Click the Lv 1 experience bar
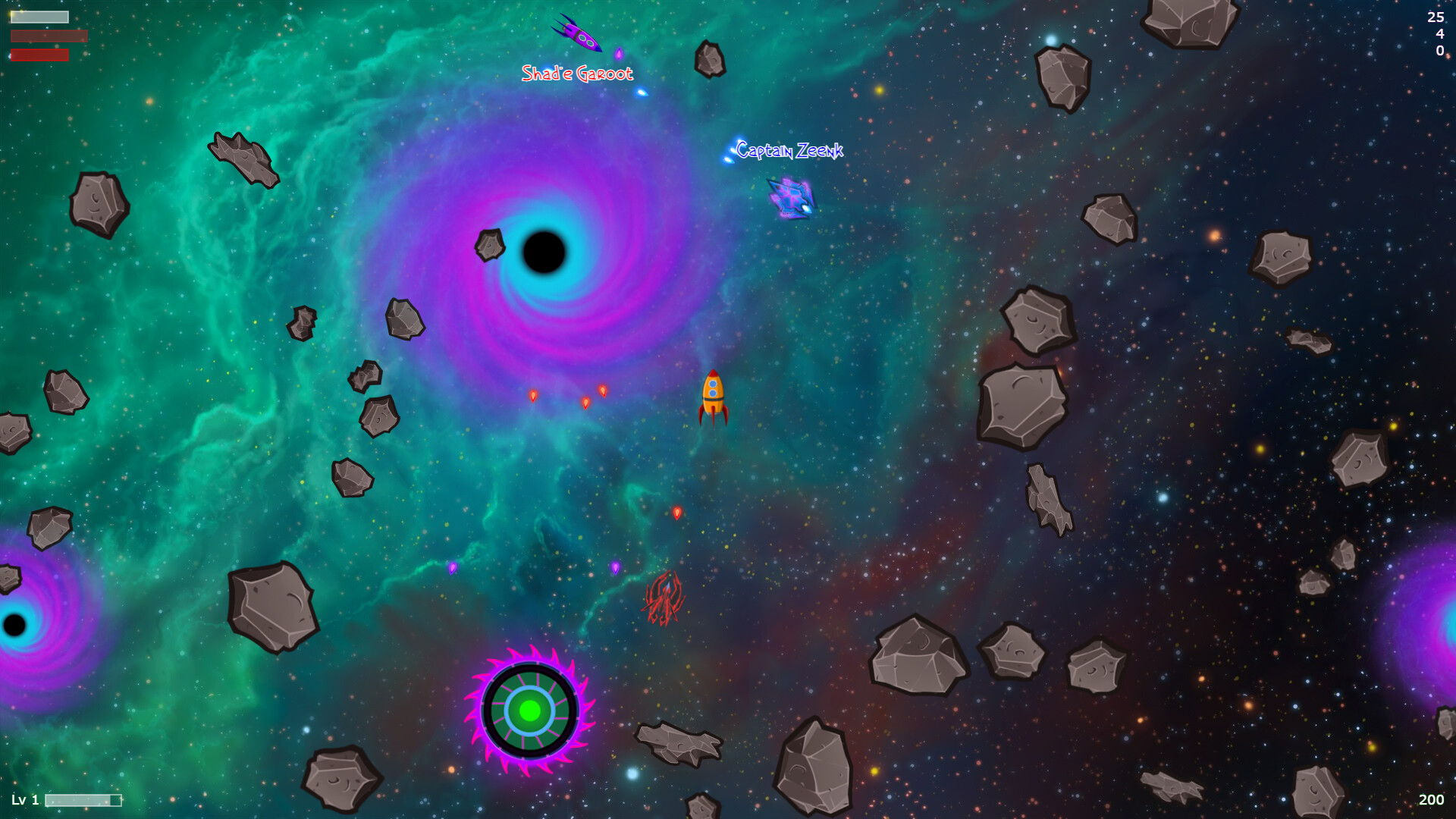Screen dimensions: 1456x819 click(83, 799)
